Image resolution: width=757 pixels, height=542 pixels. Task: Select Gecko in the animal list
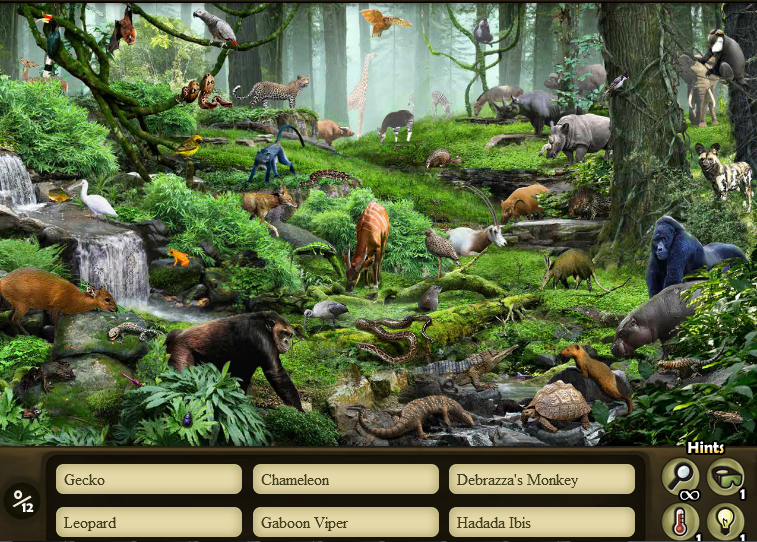(x=149, y=479)
